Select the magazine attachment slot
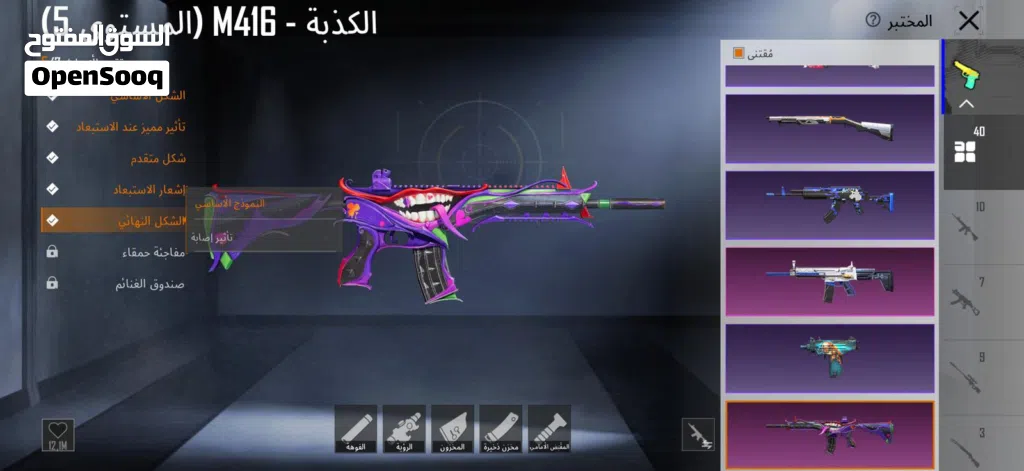 500,428
